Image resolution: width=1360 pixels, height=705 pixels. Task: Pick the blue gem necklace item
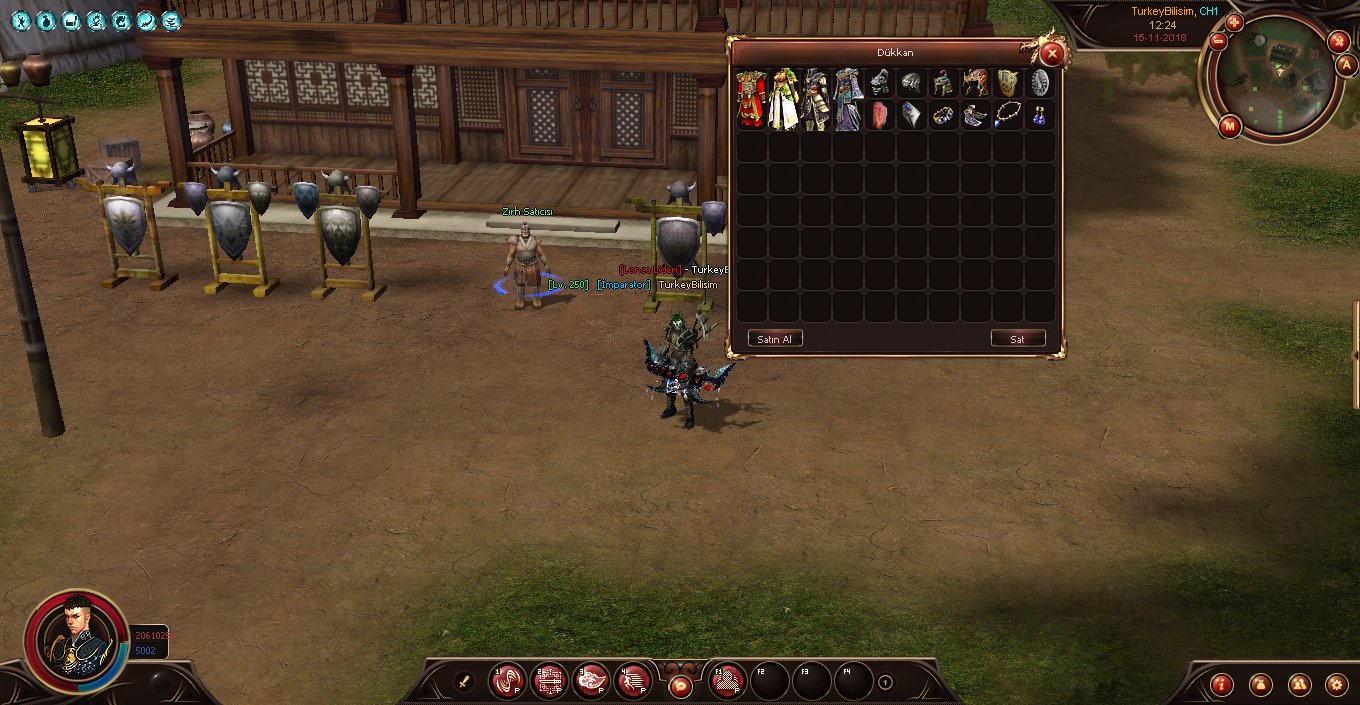click(x=1008, y=115)
